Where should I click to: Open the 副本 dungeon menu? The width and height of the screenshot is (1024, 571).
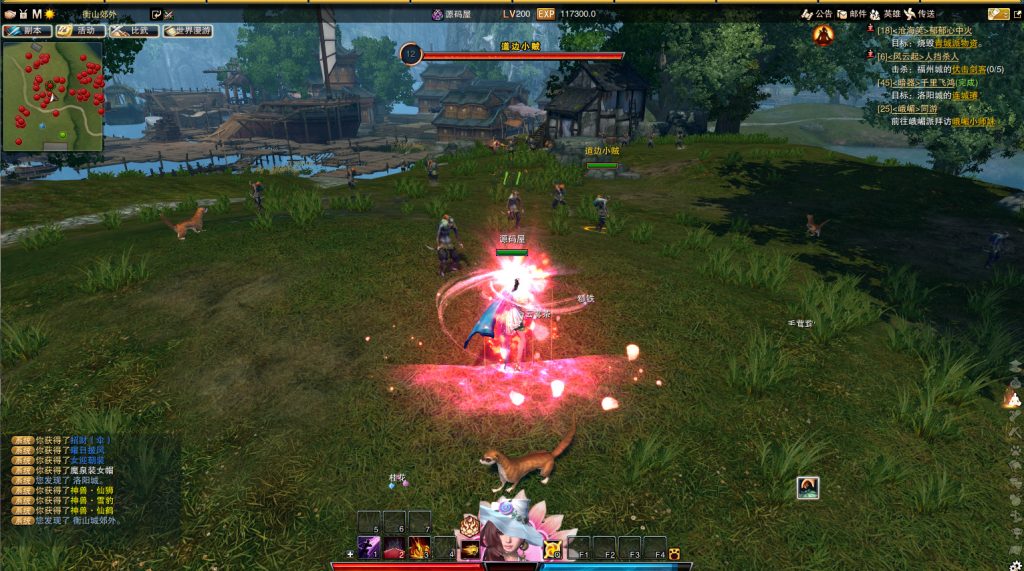27,31
